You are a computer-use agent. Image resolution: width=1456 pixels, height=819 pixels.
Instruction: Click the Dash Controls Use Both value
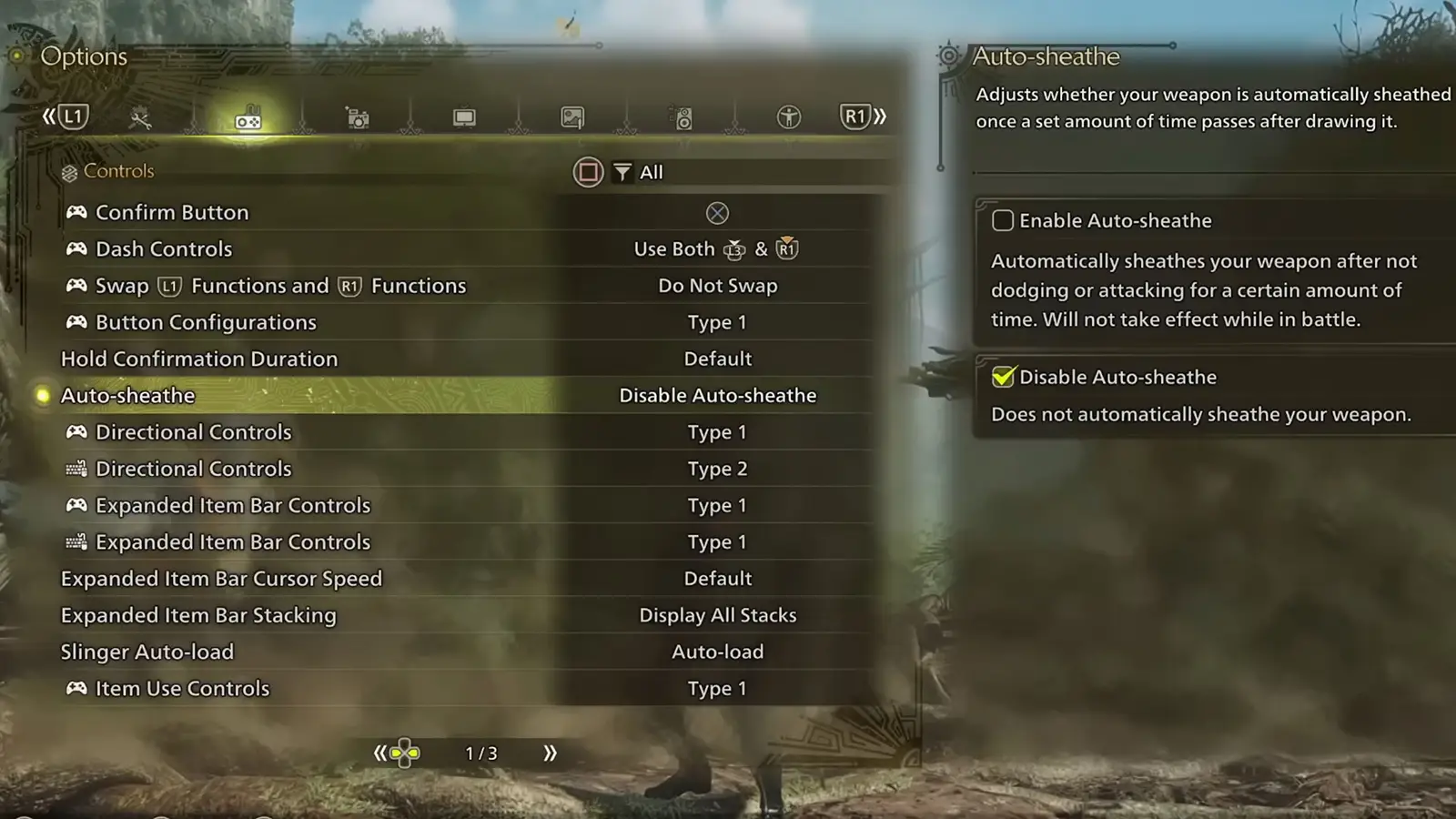tap(718, 248)
